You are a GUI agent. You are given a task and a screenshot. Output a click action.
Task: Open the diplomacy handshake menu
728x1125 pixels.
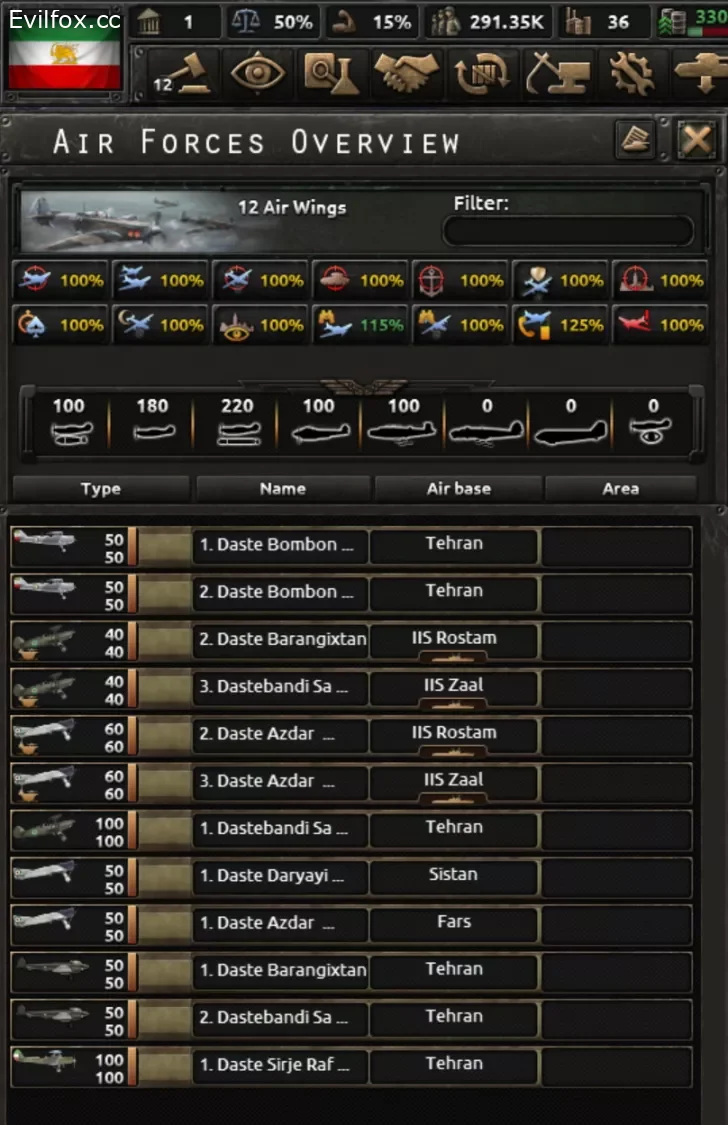407,75
